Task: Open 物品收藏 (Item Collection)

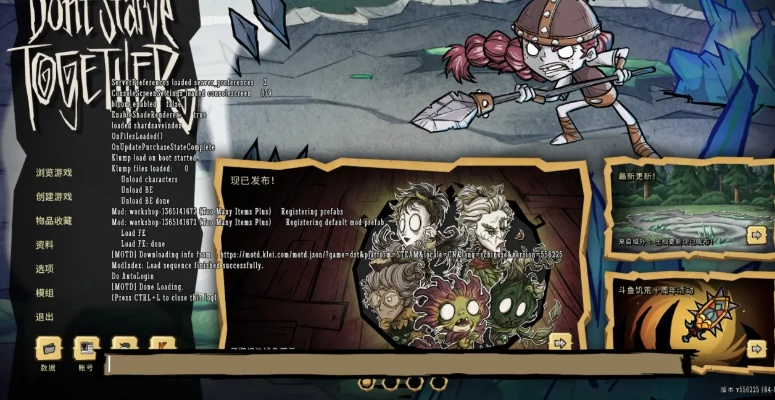Action: [54, 221]
